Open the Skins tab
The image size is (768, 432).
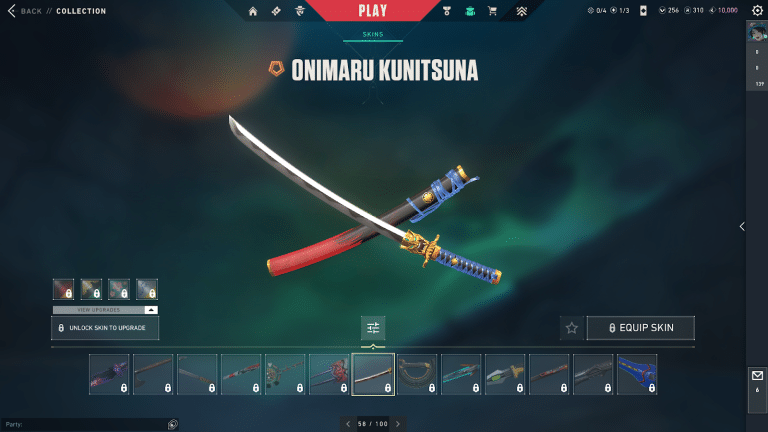coord(373,34)
